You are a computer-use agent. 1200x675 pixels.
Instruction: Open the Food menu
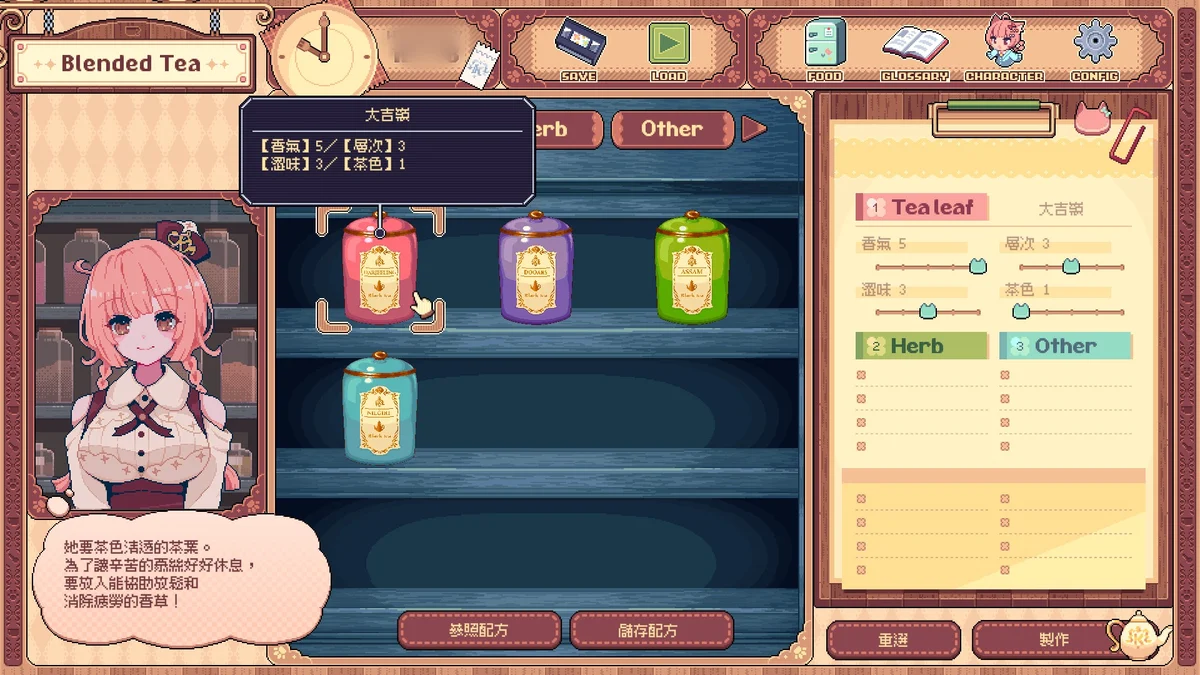[x=825, y=47]
